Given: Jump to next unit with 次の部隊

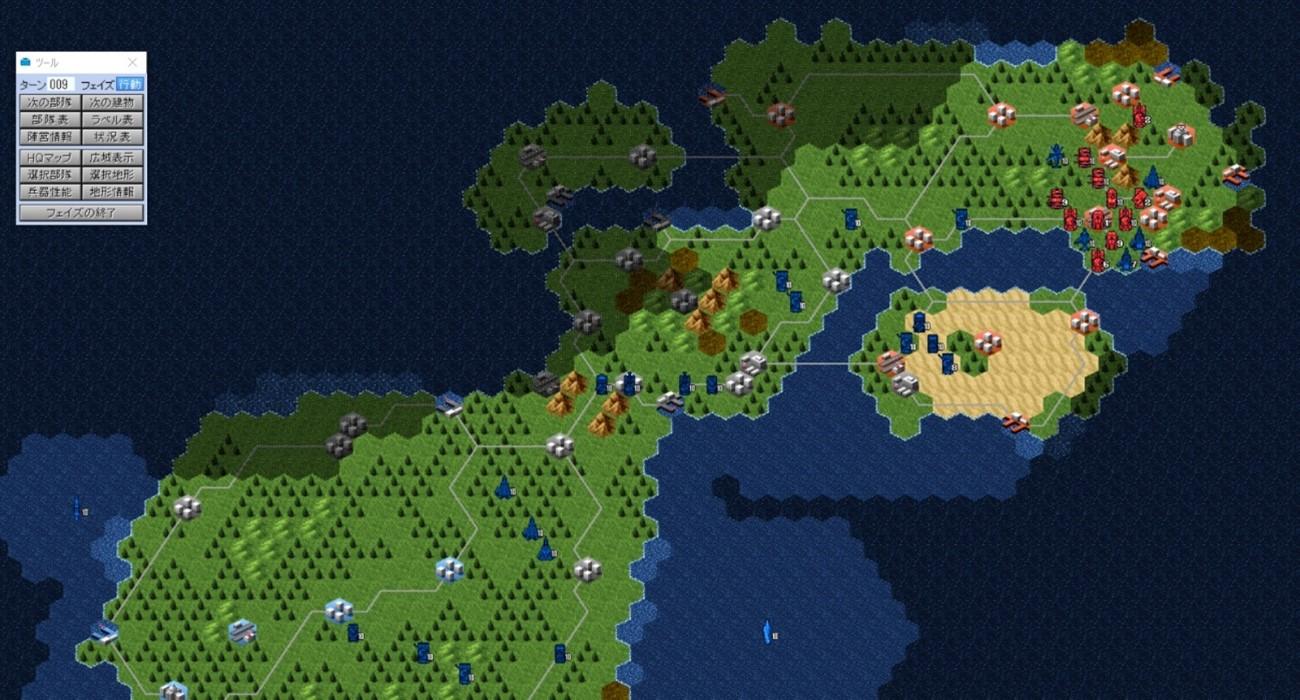Looking at the screenshot, I should click(x=50, y=102).
